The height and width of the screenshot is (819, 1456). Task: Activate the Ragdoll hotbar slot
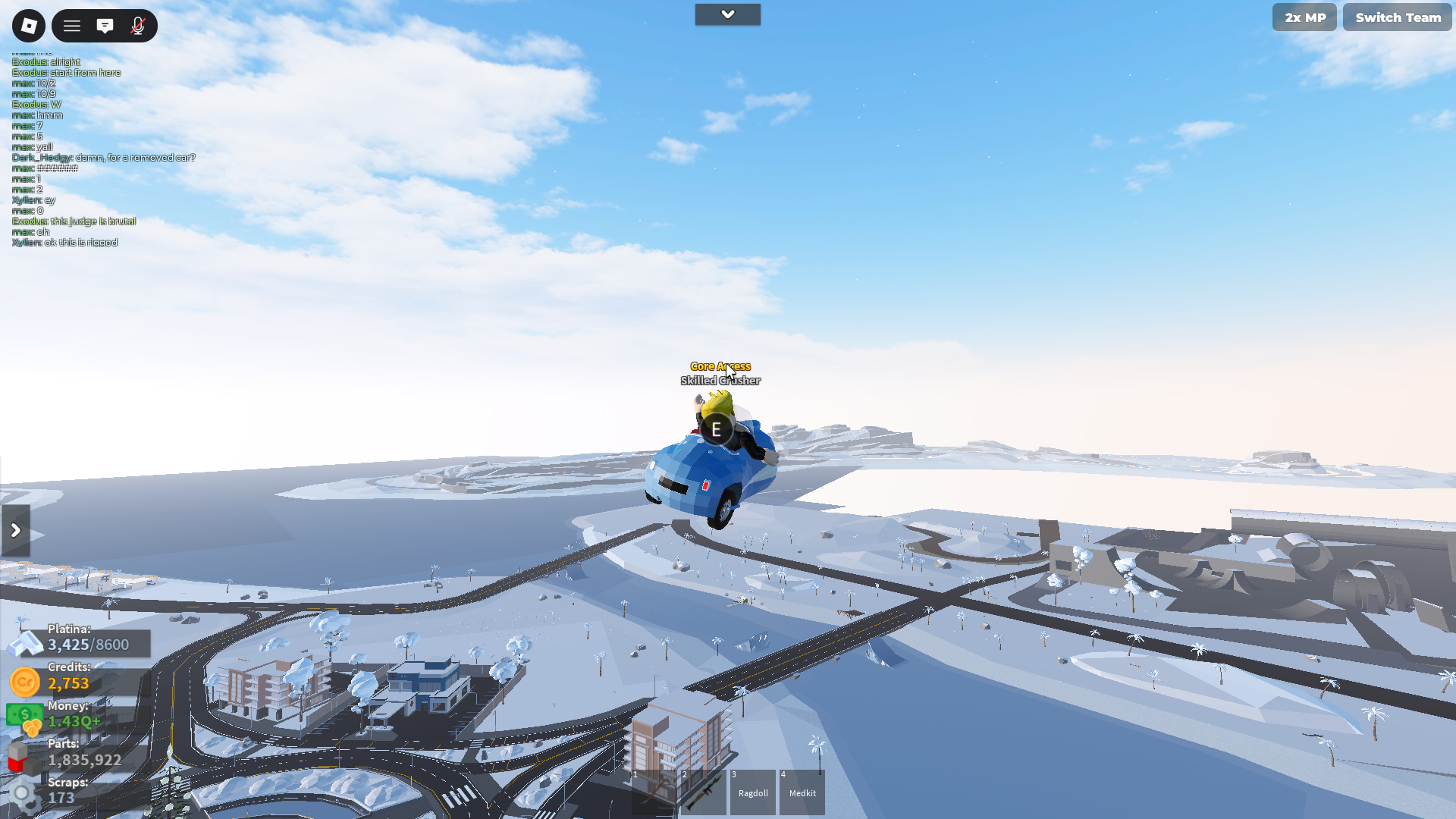tap(753, 792)
